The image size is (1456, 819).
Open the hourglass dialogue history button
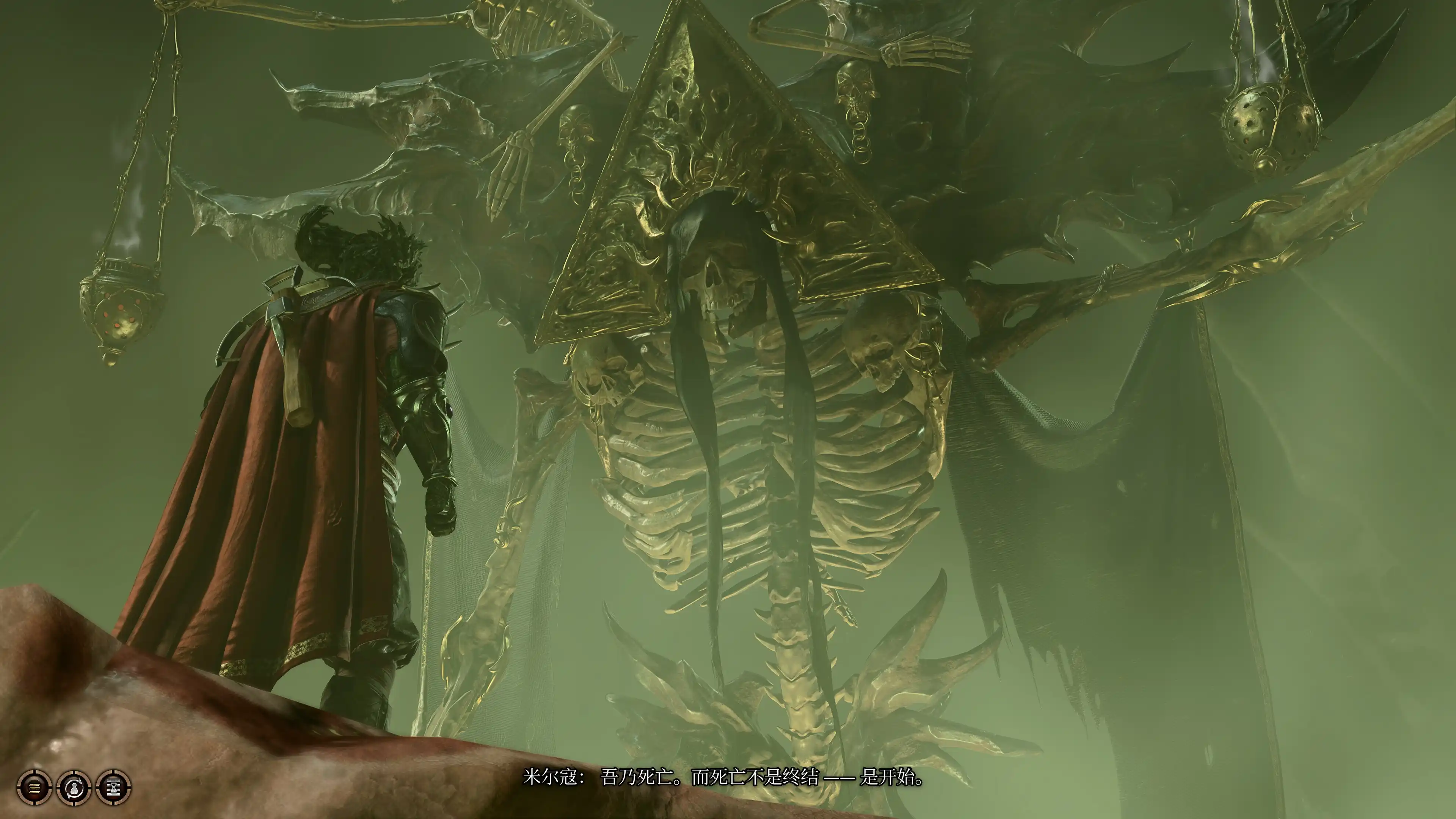114,787
